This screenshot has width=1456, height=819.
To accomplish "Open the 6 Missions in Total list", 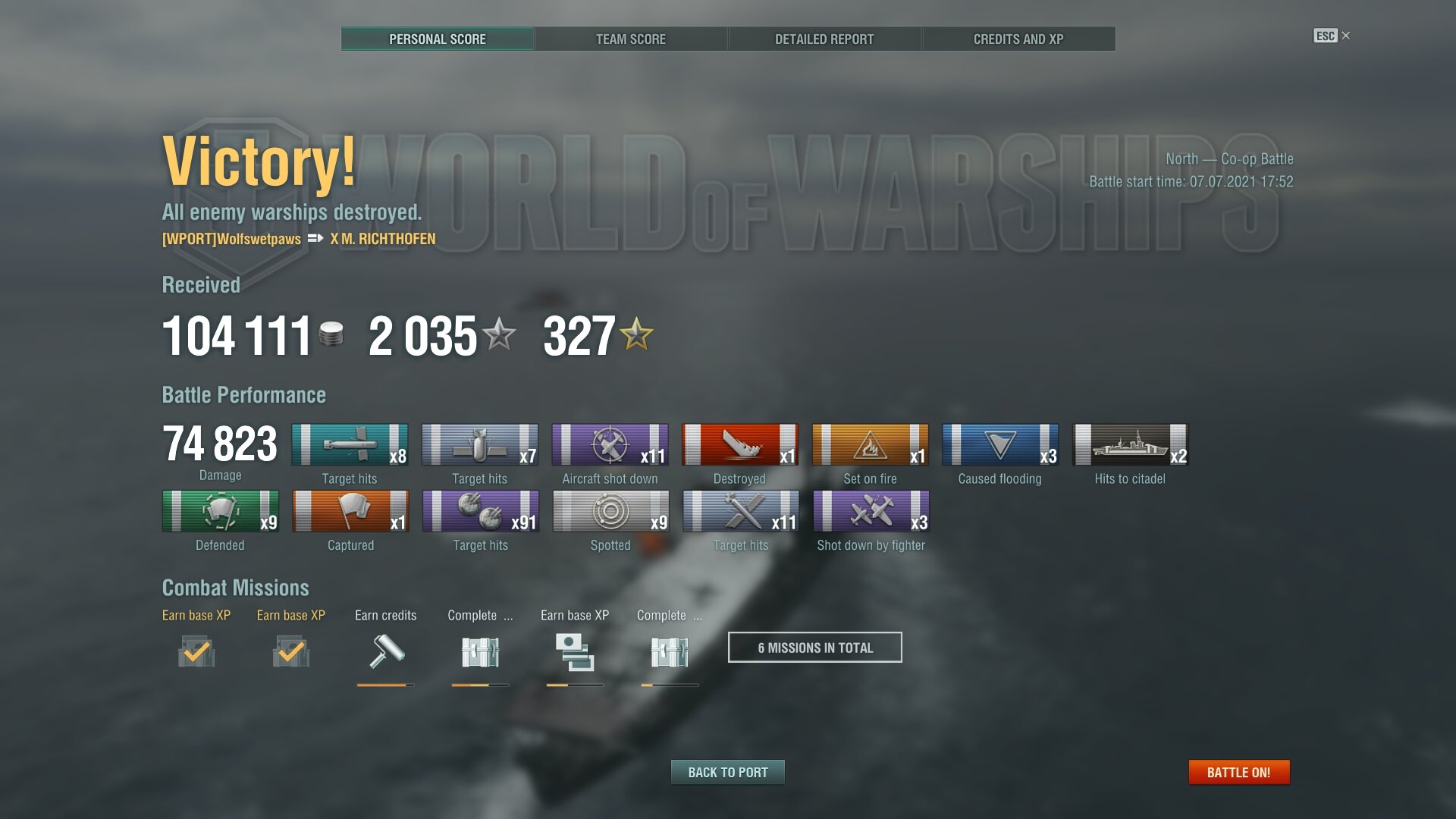I will pos(814,647).
